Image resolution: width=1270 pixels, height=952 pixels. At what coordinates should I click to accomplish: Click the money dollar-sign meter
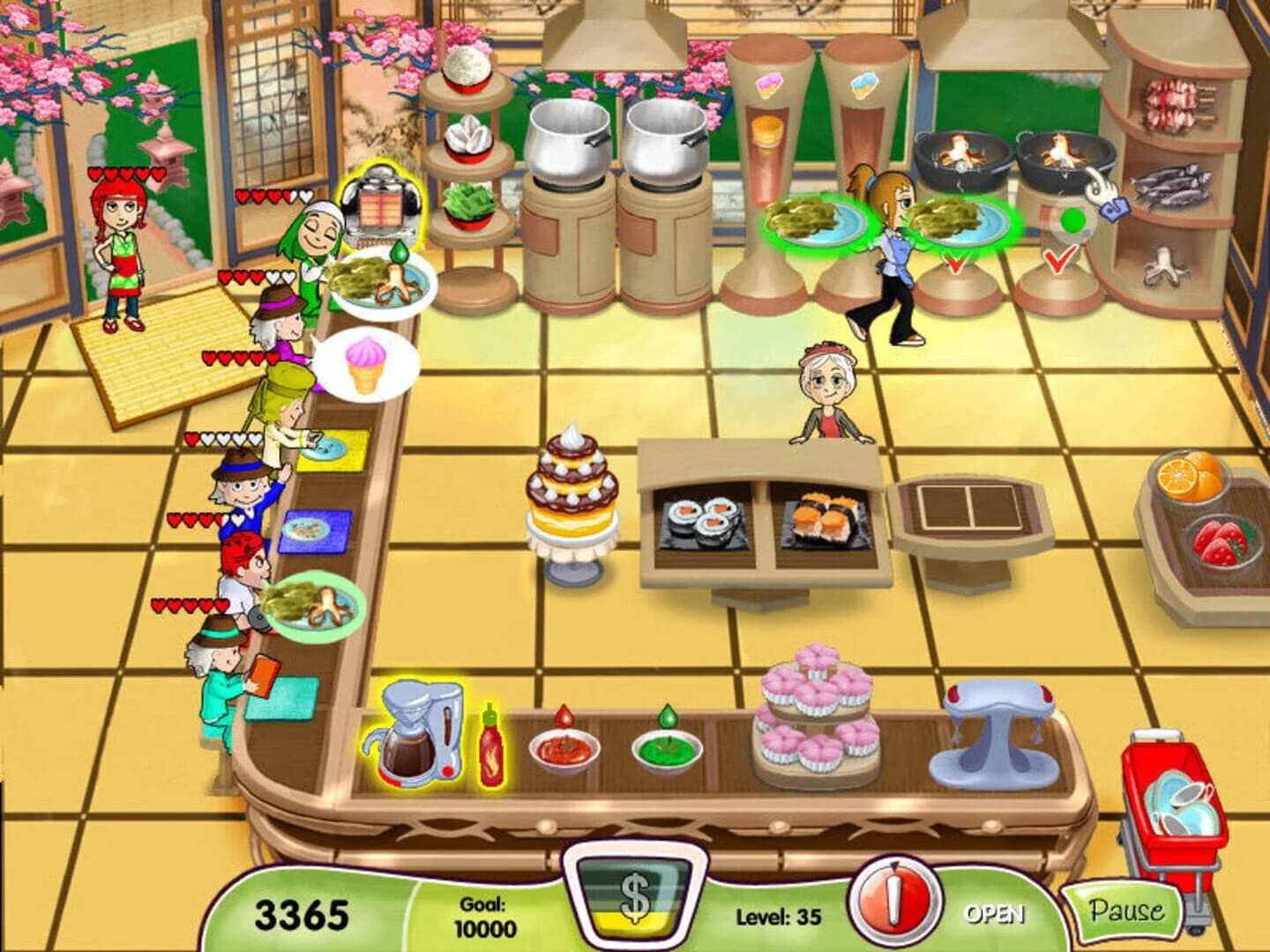tap(635, 899)
